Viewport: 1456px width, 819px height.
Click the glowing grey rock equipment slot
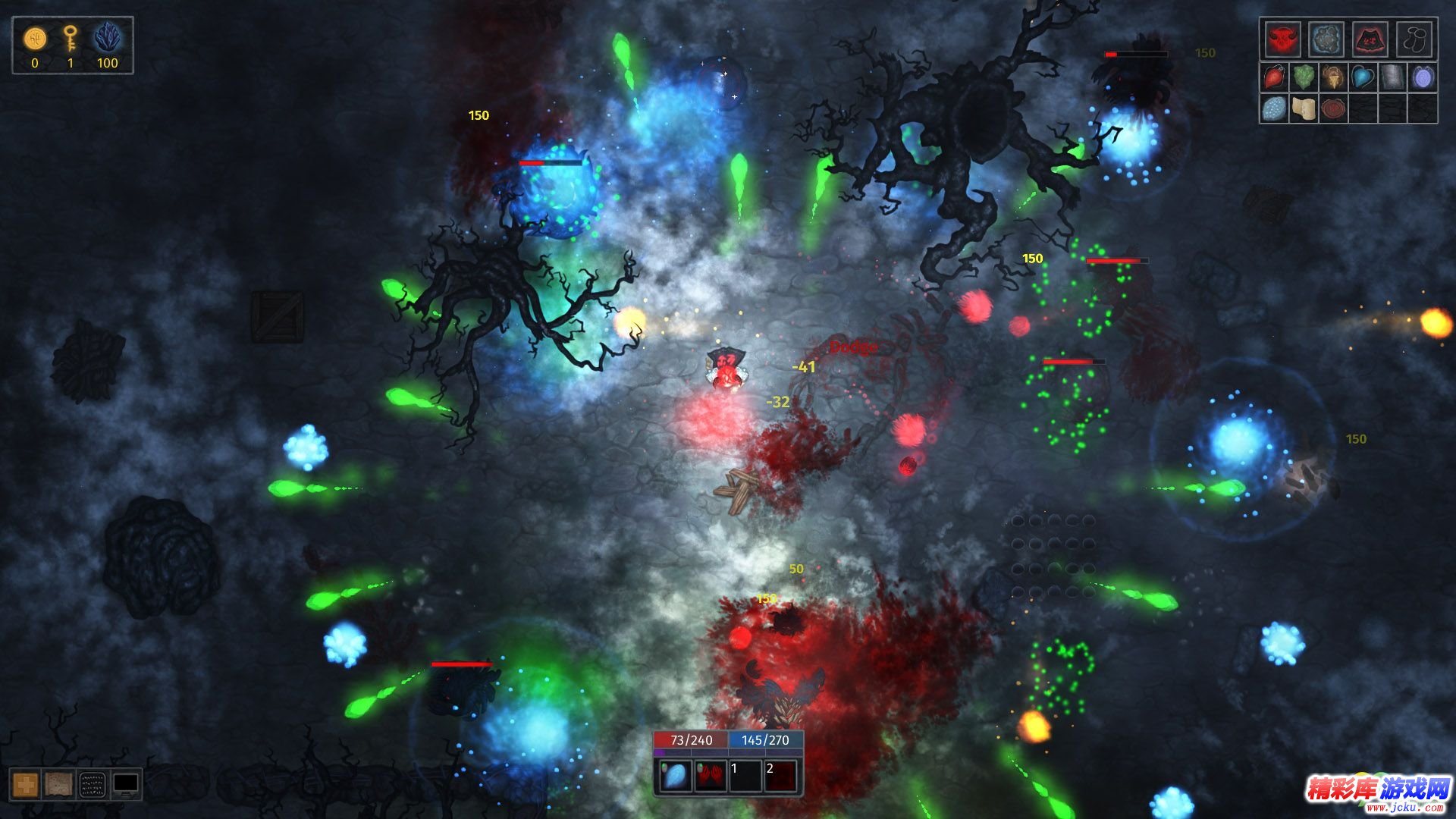click(1326, 39)
